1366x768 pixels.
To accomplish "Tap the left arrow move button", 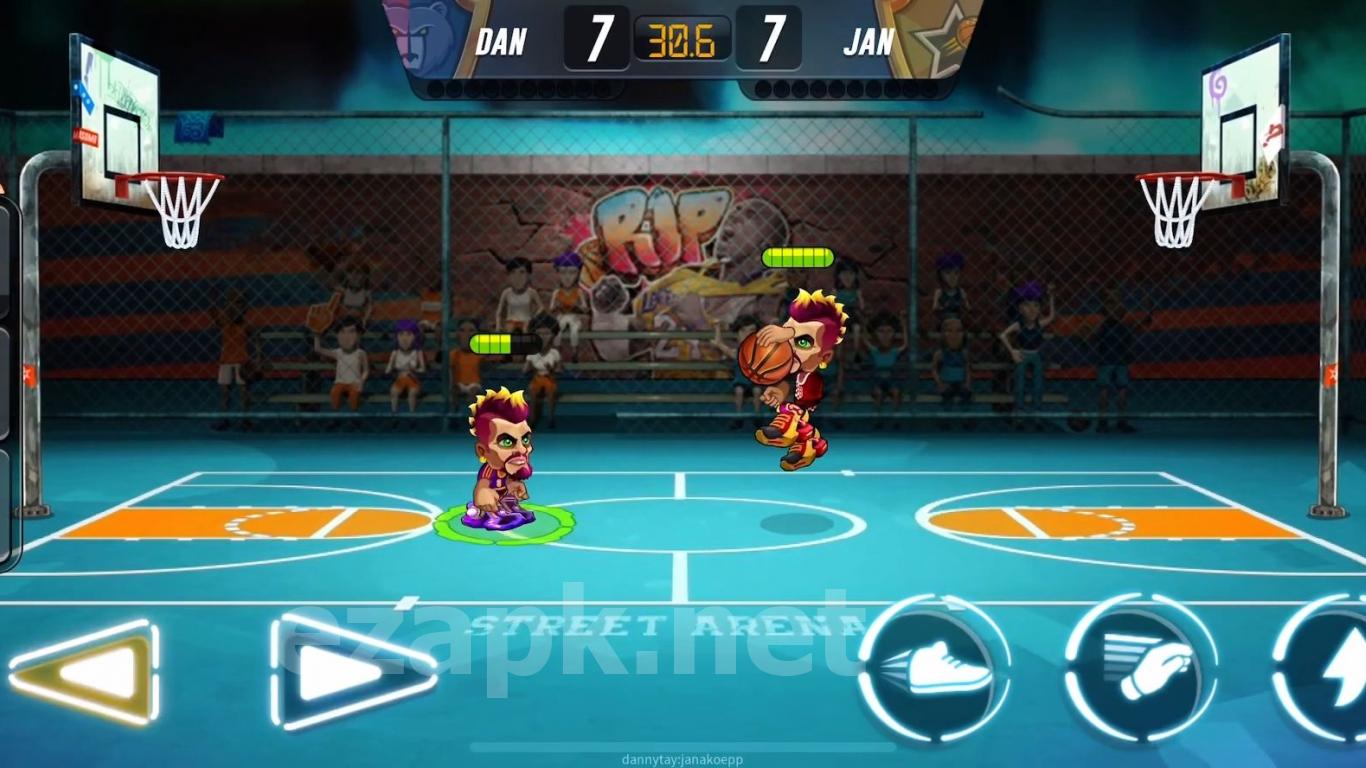I will coord(85,672).
